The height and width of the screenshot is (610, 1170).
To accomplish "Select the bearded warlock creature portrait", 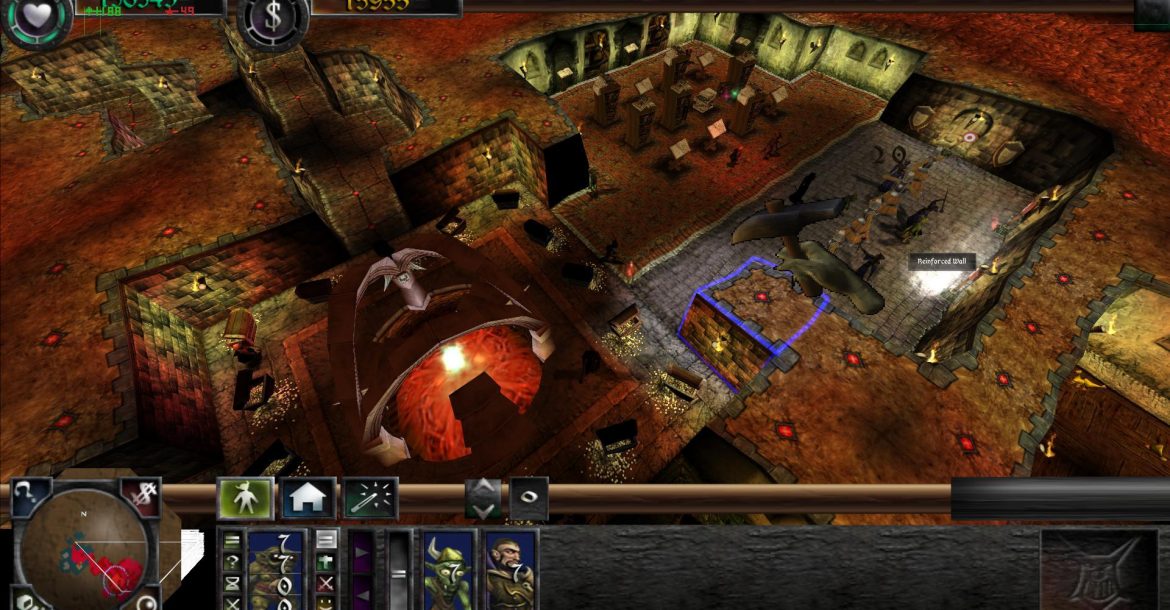I will (510, 571).
